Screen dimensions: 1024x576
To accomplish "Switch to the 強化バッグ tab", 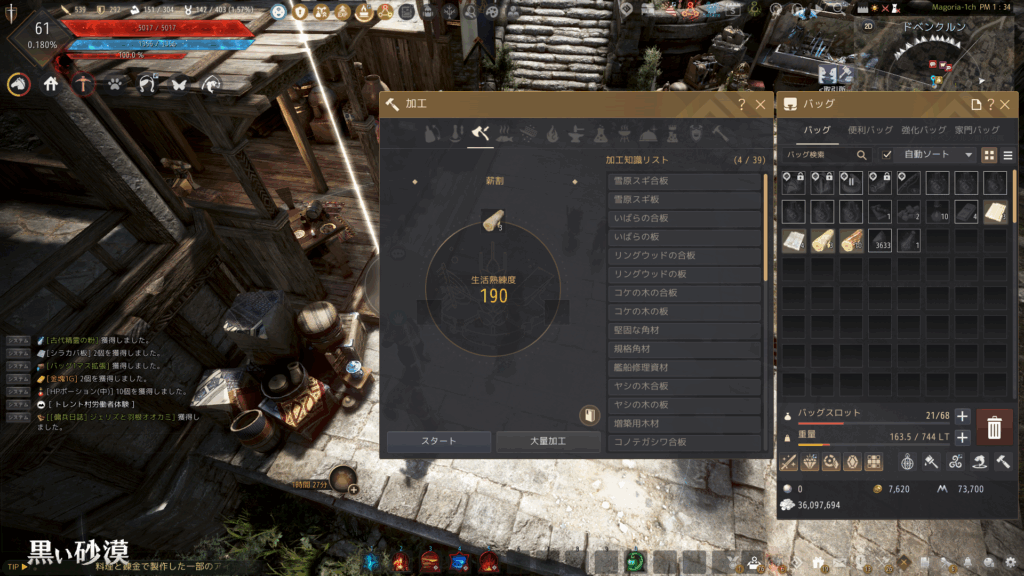I will coord(923,130).
